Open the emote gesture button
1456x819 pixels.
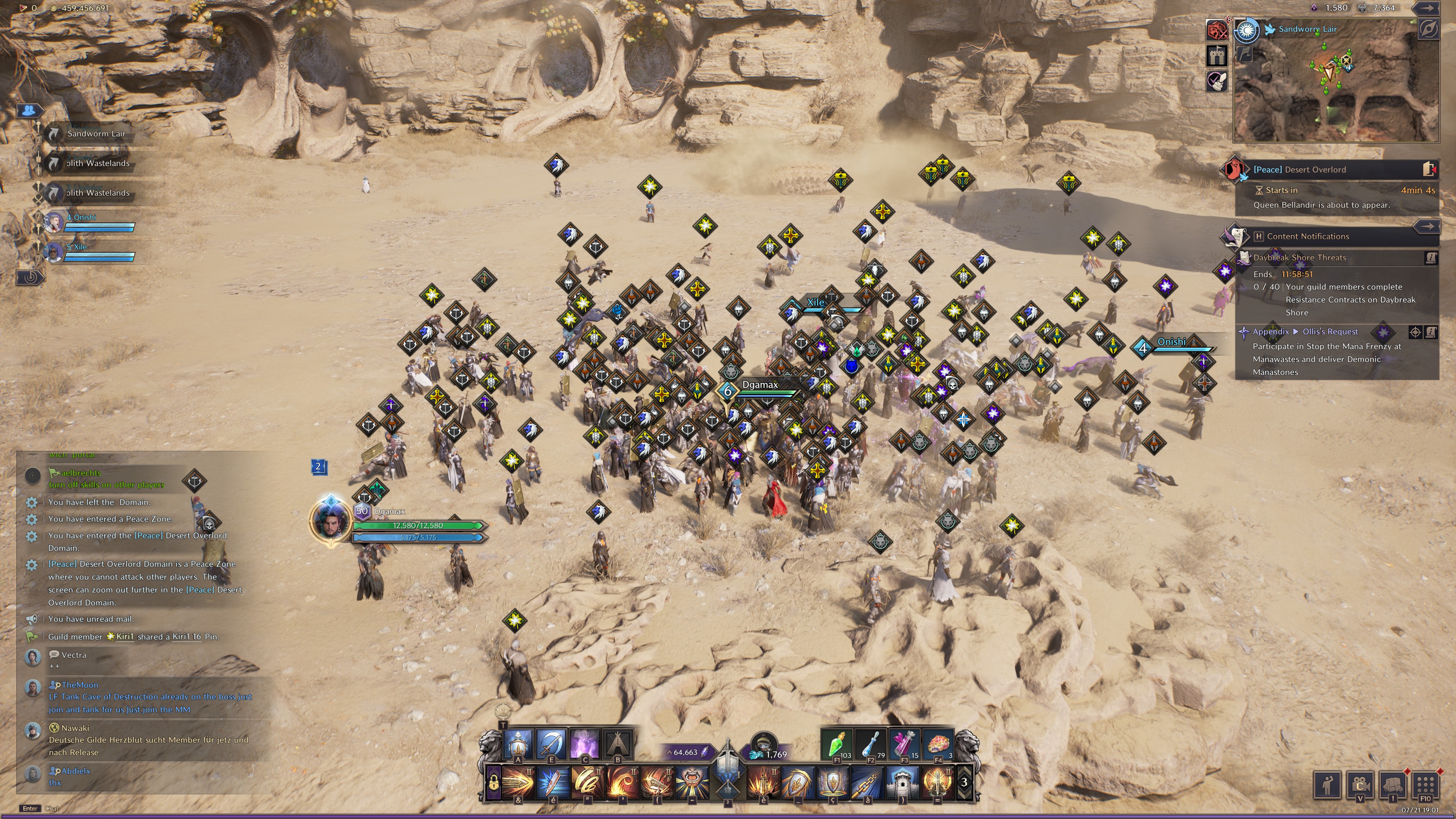pyautogui.click(x=1327, y=784)
